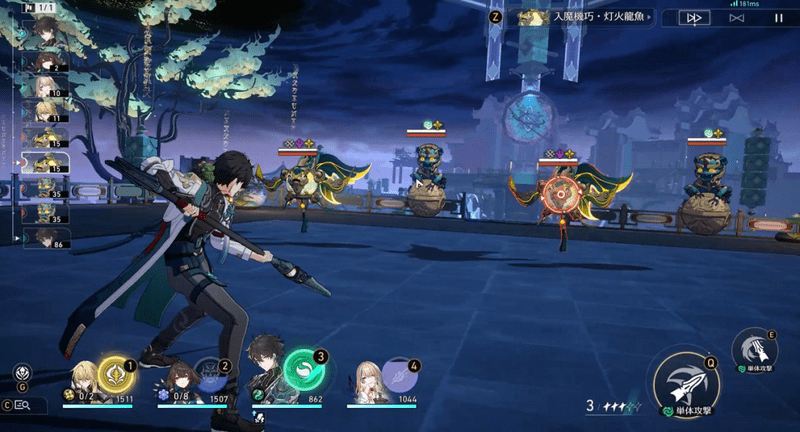Open the battle details magnifier icon
The width and height of the screenshot is (800, 432).
(22, 405)
